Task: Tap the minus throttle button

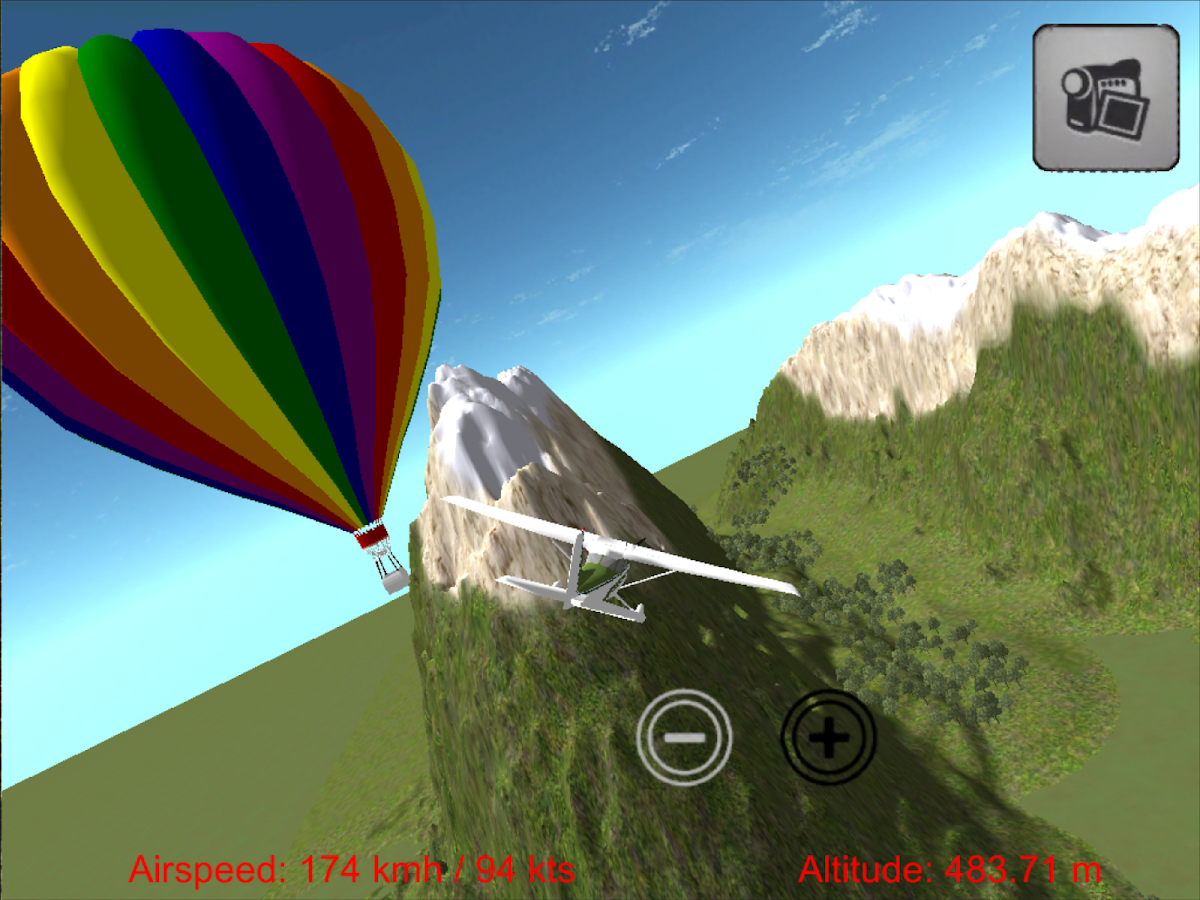Action: 685,738
